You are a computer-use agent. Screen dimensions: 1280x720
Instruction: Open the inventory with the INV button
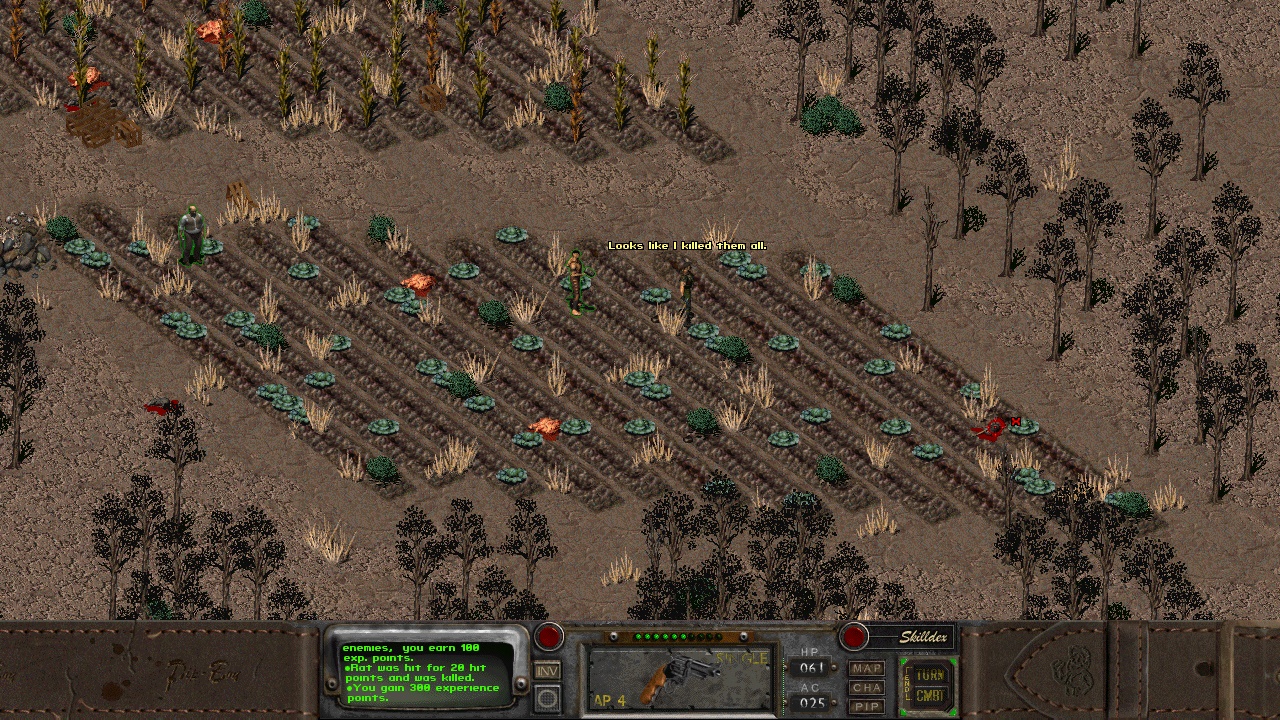(547, 671)
